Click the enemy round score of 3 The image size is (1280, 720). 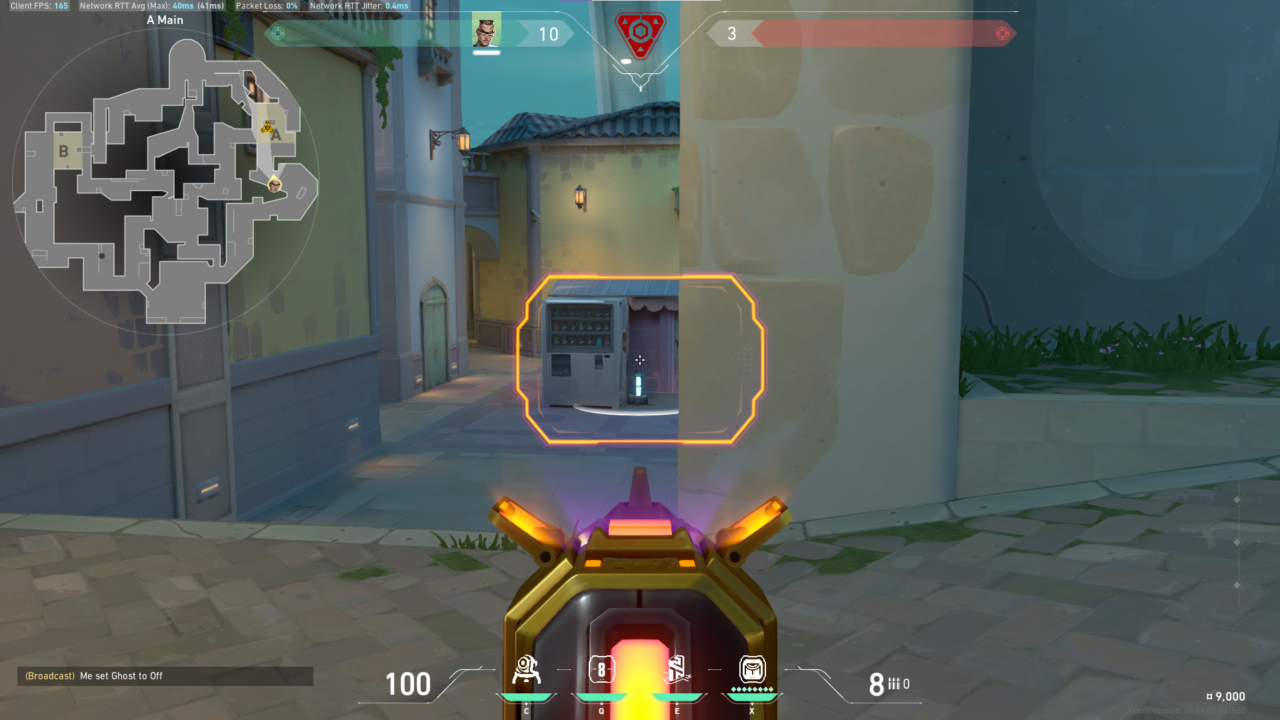[732, 31]
